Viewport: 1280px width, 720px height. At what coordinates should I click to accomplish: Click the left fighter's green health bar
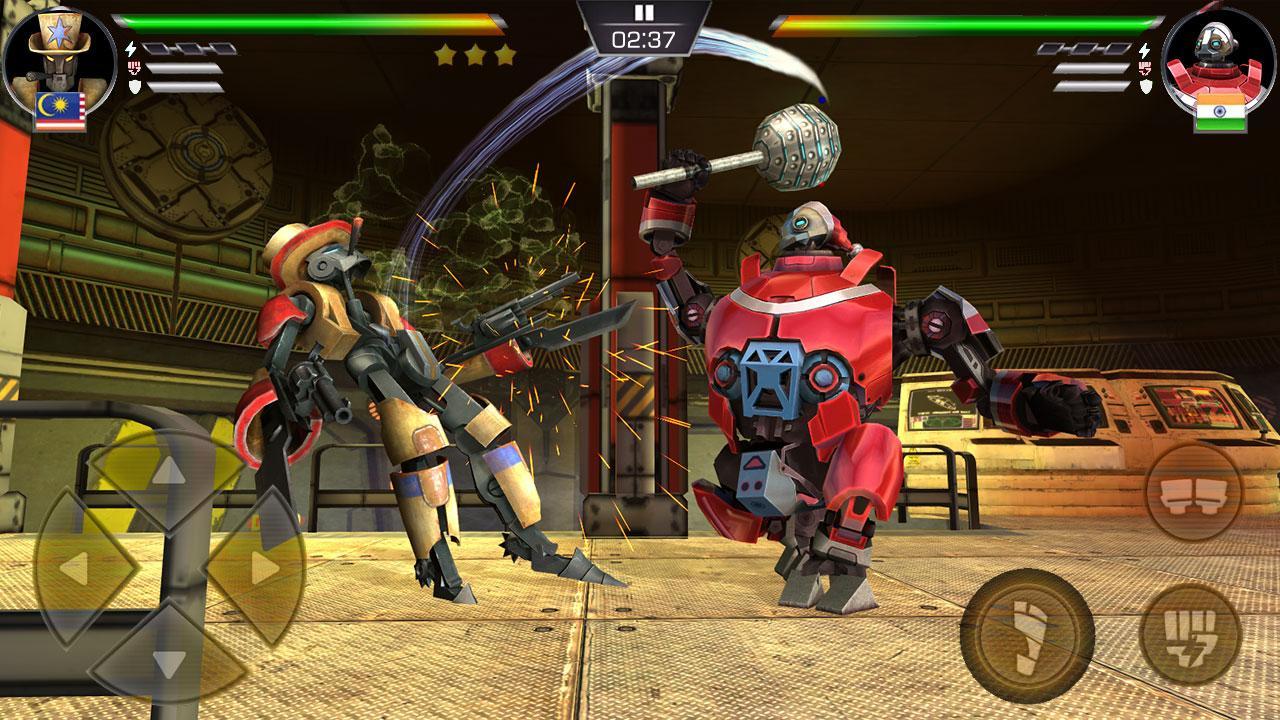pyautogui.click(x=280, y=22)
